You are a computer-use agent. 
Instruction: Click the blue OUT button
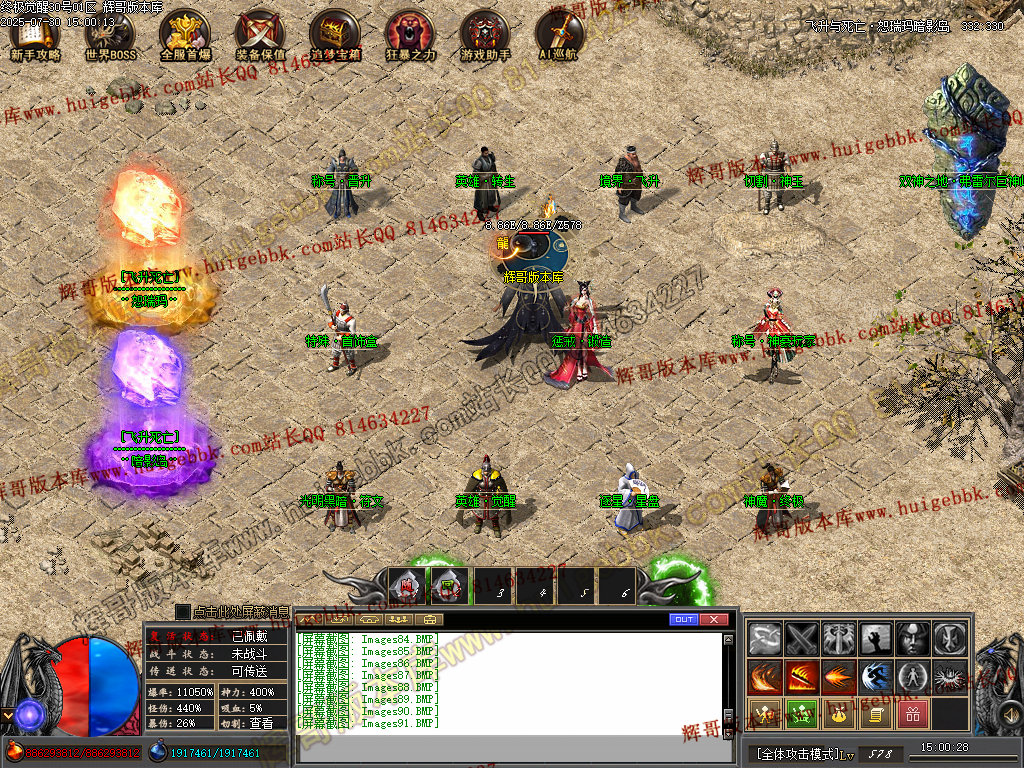pyautogui.click(x=684, y=620)
